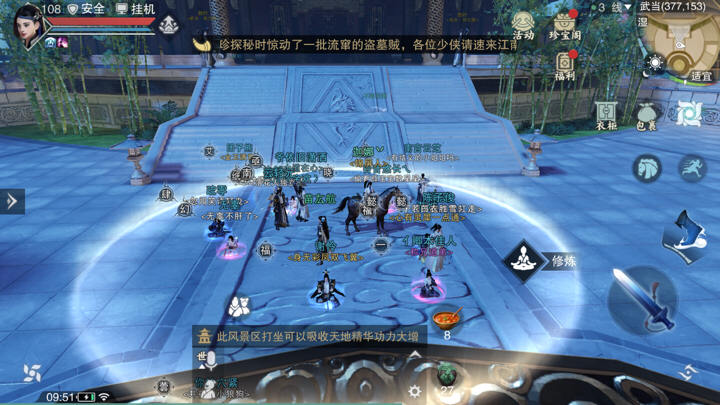Click the sun weather icon
The image size is (720, 405).
(x=656, y=63)
